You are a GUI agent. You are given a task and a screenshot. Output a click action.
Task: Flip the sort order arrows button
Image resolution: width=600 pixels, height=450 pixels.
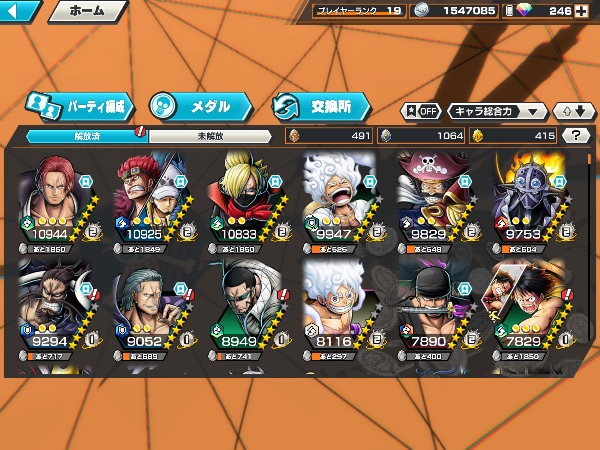[x=572, y=111]
